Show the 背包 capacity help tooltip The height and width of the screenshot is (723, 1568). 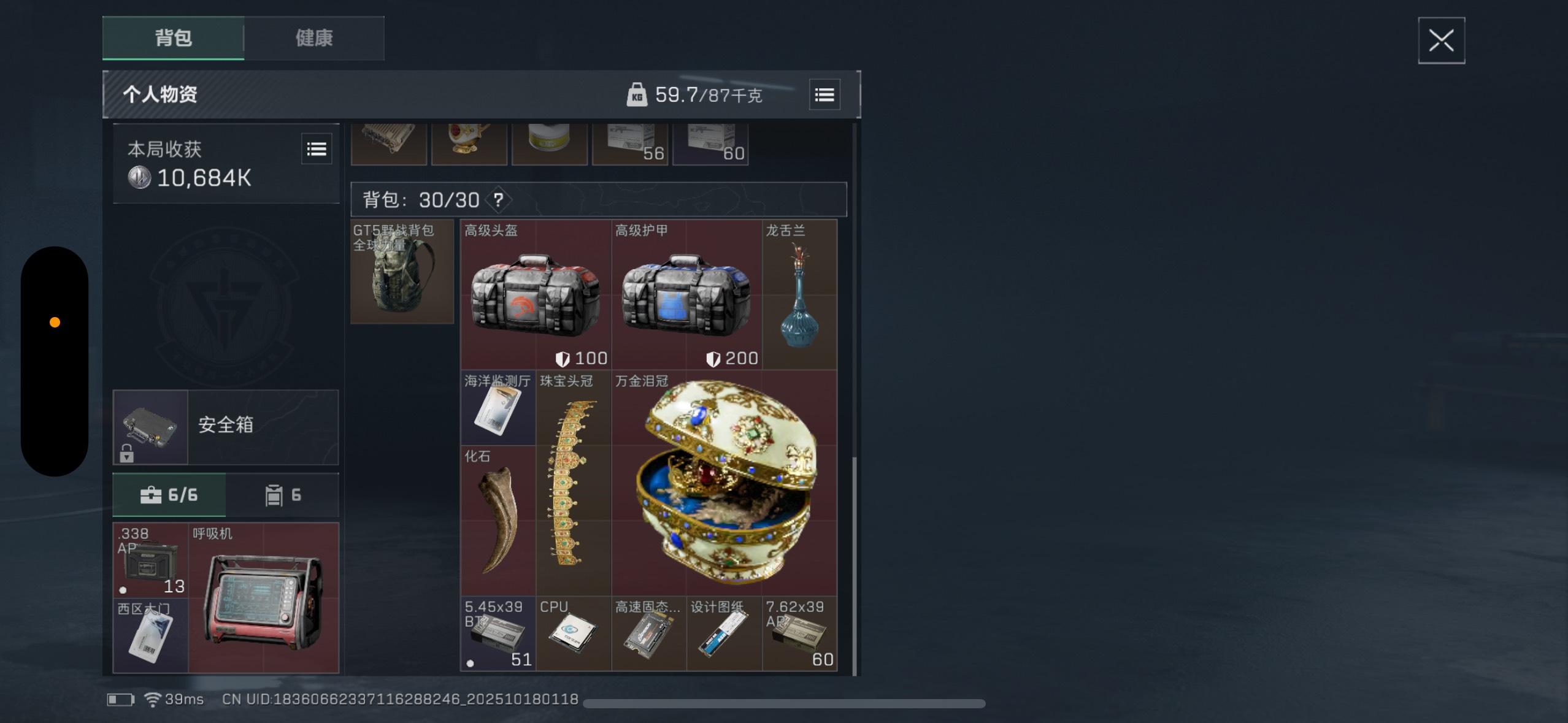[x=498, y=200]
